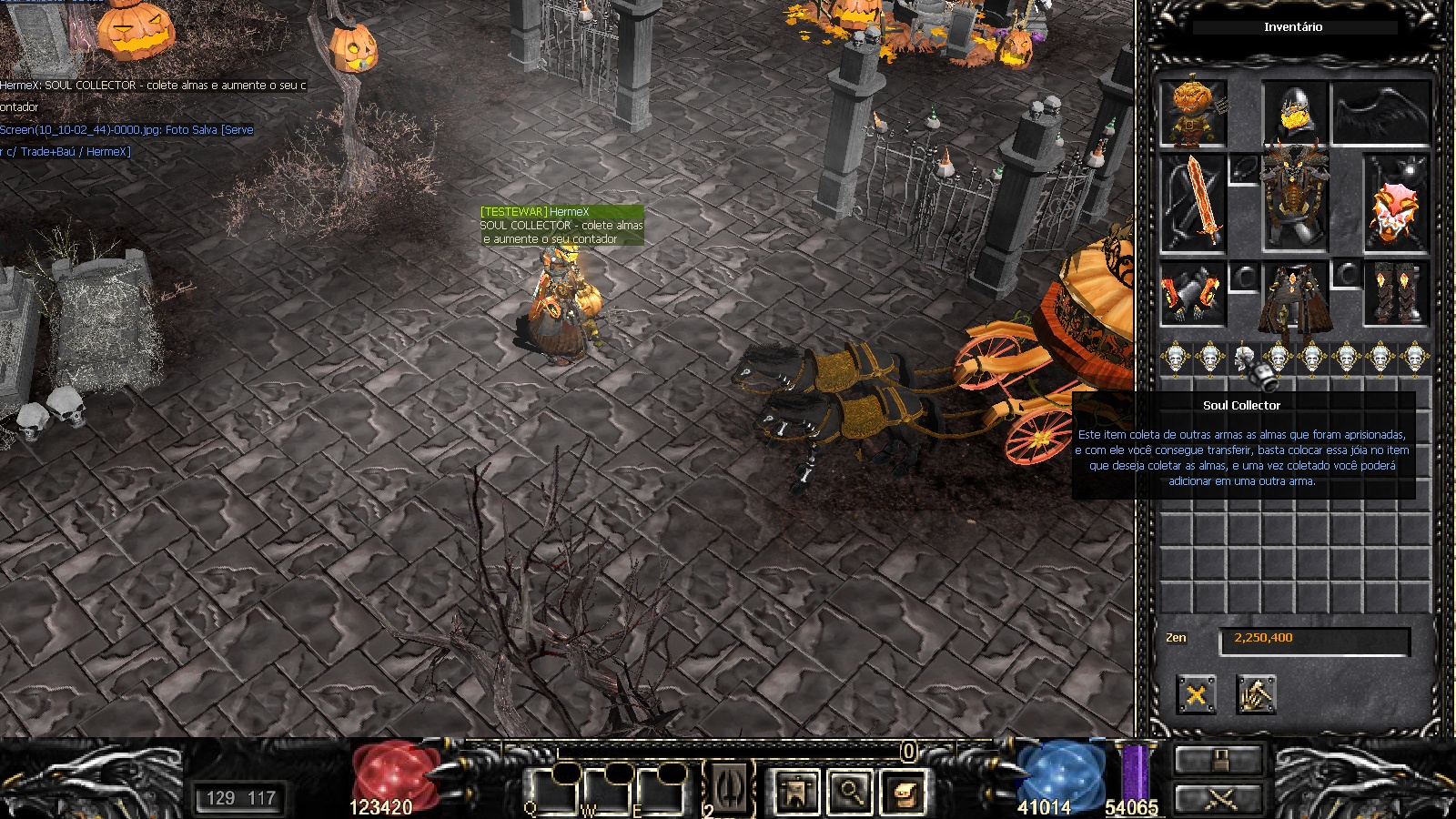Close the Inventário panel with the X button

1196,695
